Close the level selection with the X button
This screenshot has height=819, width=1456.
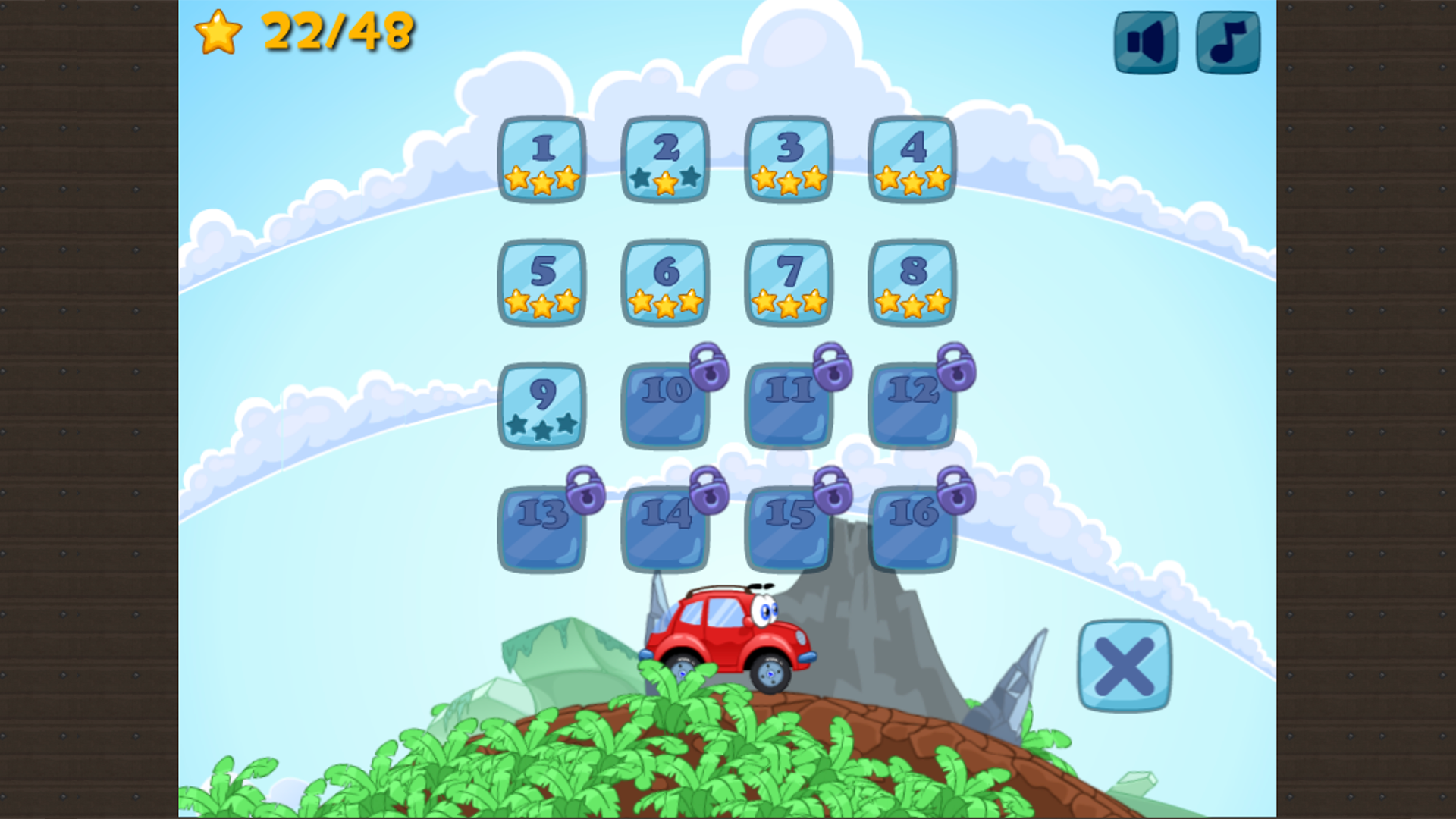pyautogui.click(x=1125, y=666)
